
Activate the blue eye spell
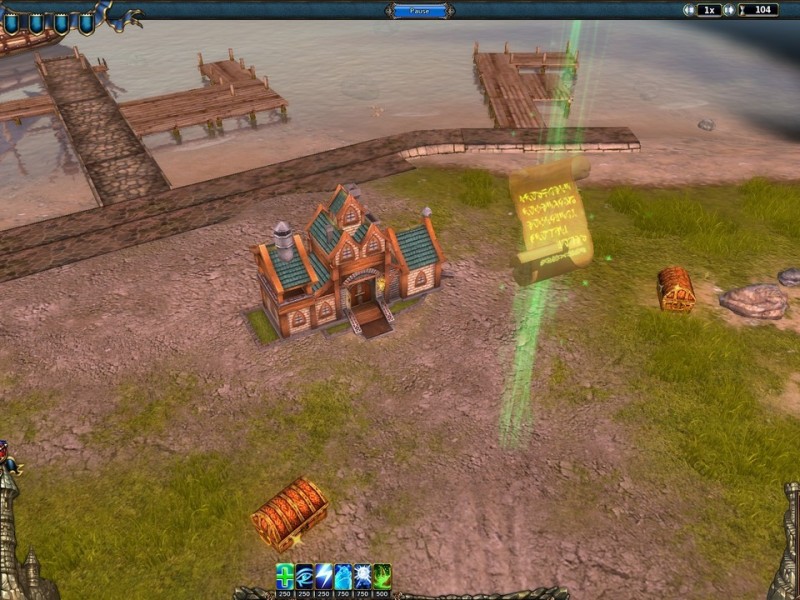(x=304, y=575)
